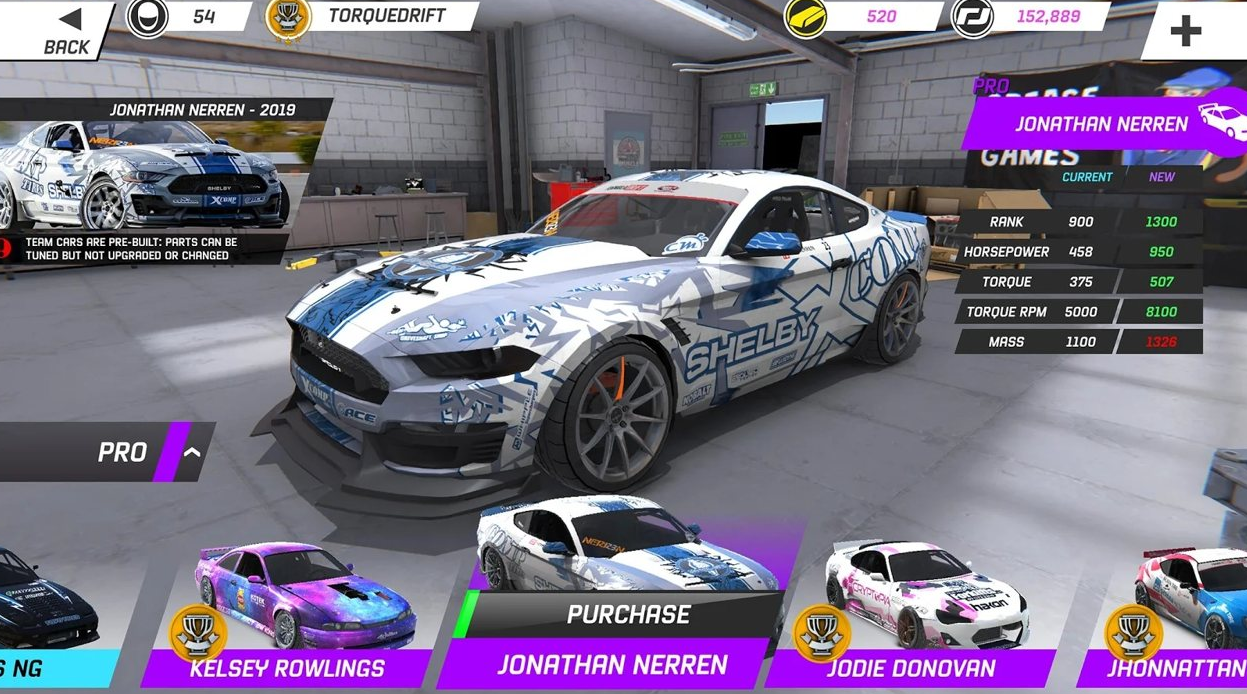Open the Jonathan Nerren 2019 car preview
Screen dimensions: 1247x694
click(x=145, y=175)
